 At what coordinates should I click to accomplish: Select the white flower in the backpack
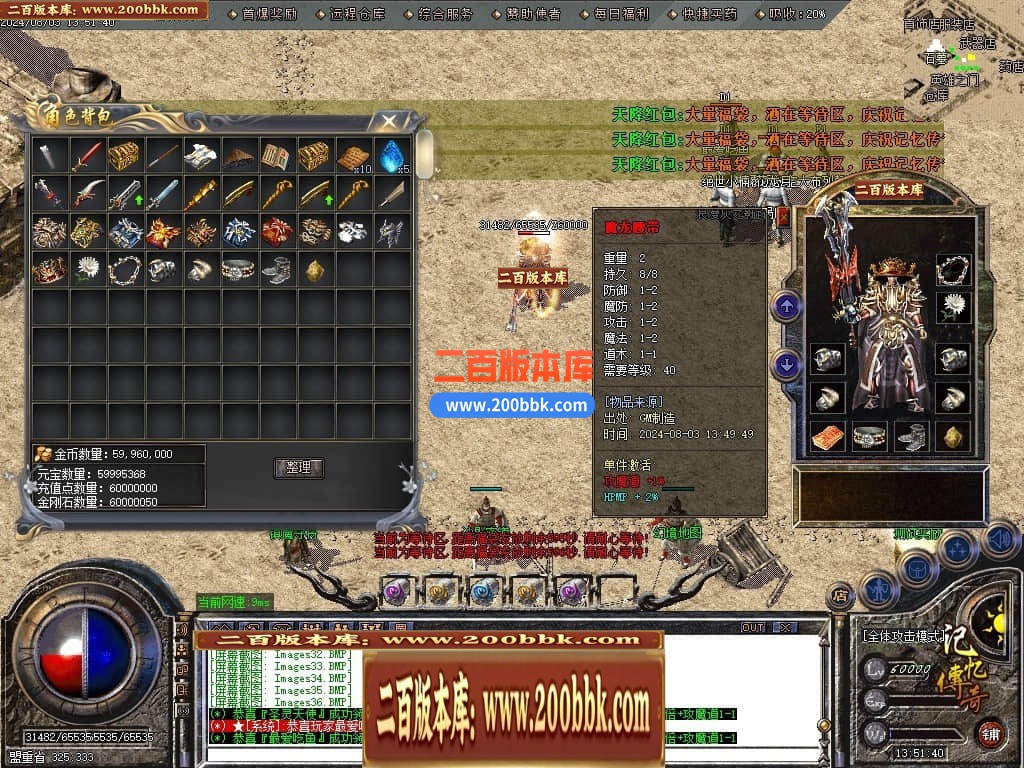pyautogui.click(x=88, y=269)
